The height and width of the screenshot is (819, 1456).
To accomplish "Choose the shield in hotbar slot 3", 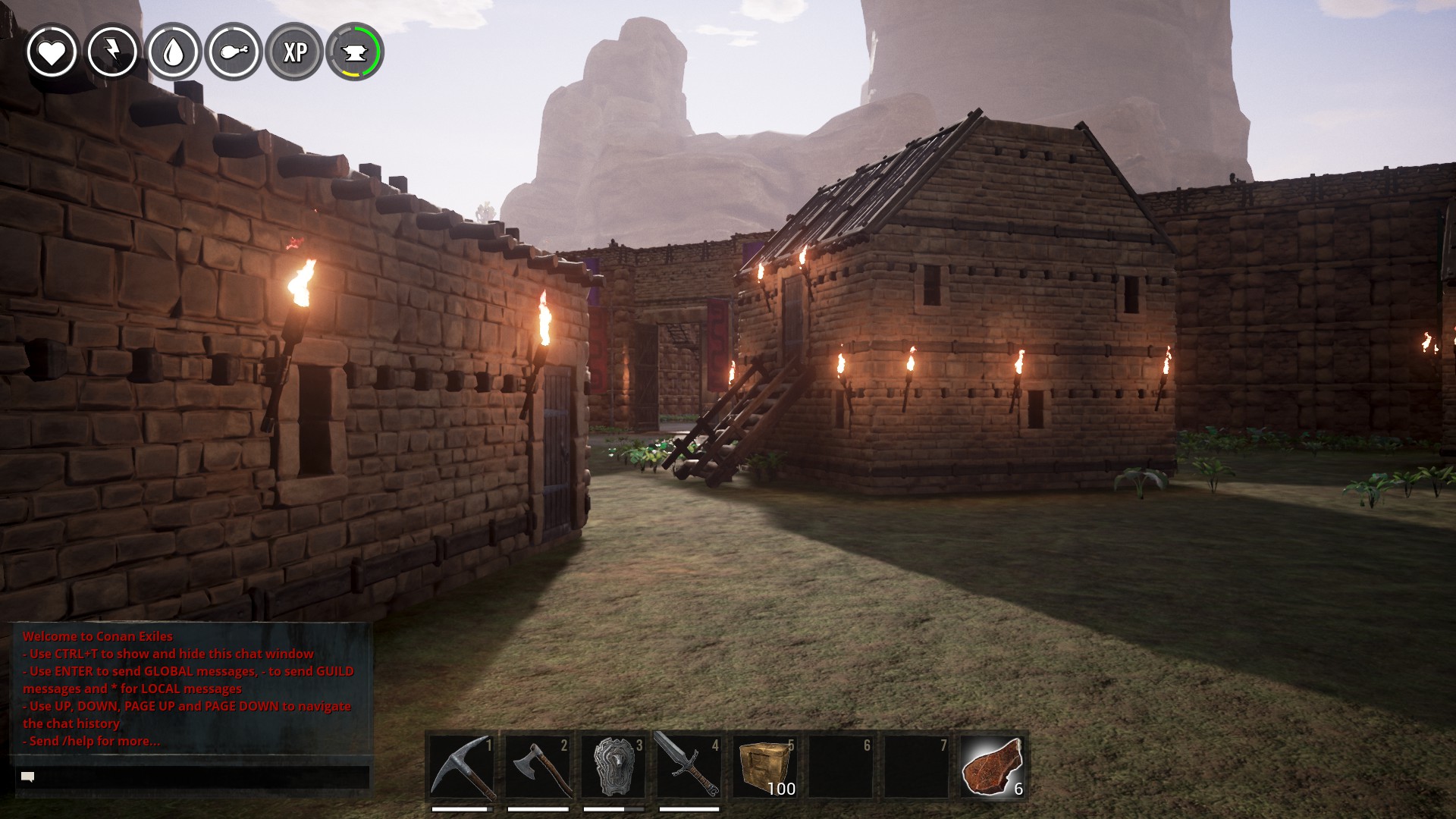I will (613, 767).
